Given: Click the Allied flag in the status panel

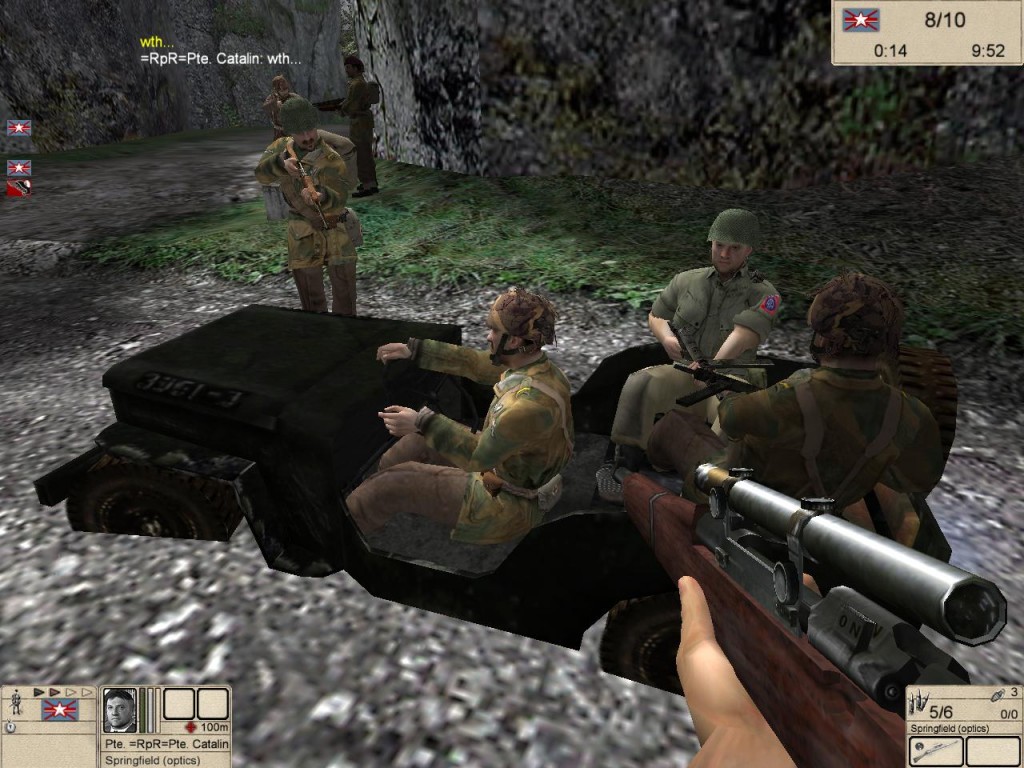Looking at the screenshot, I should point(59,711).
